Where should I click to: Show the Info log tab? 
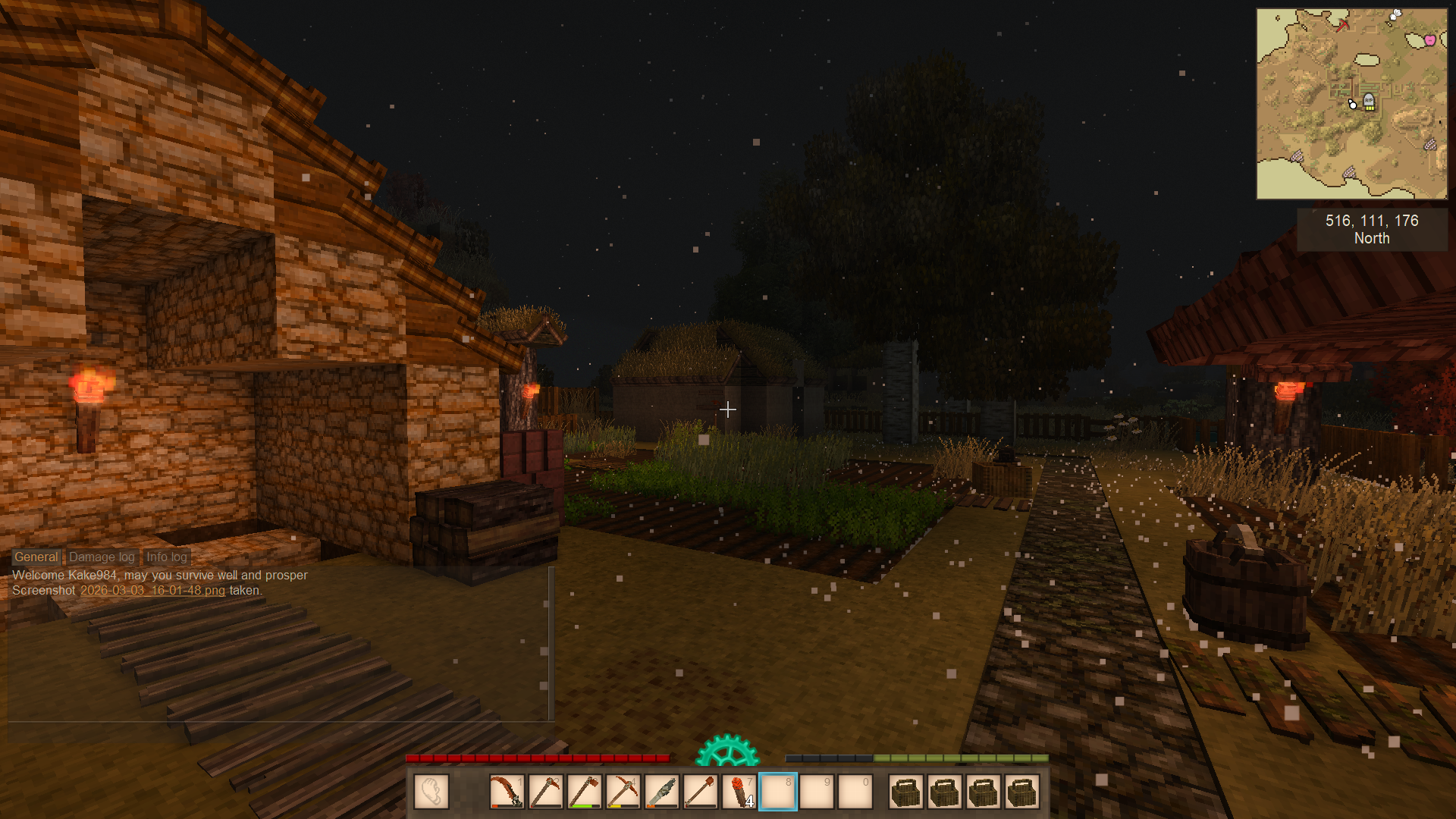(167, 557)
